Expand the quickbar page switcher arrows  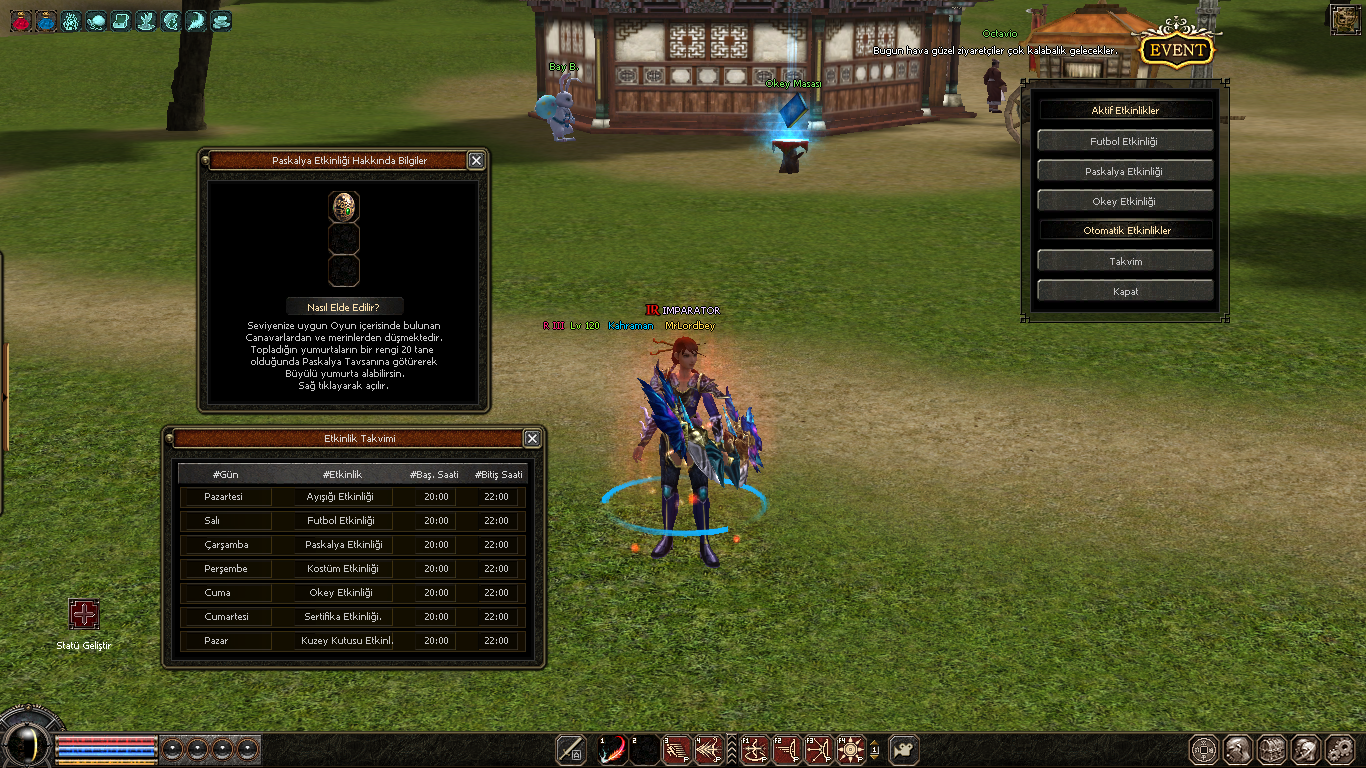pyautogui.click(x=732, y=750)
